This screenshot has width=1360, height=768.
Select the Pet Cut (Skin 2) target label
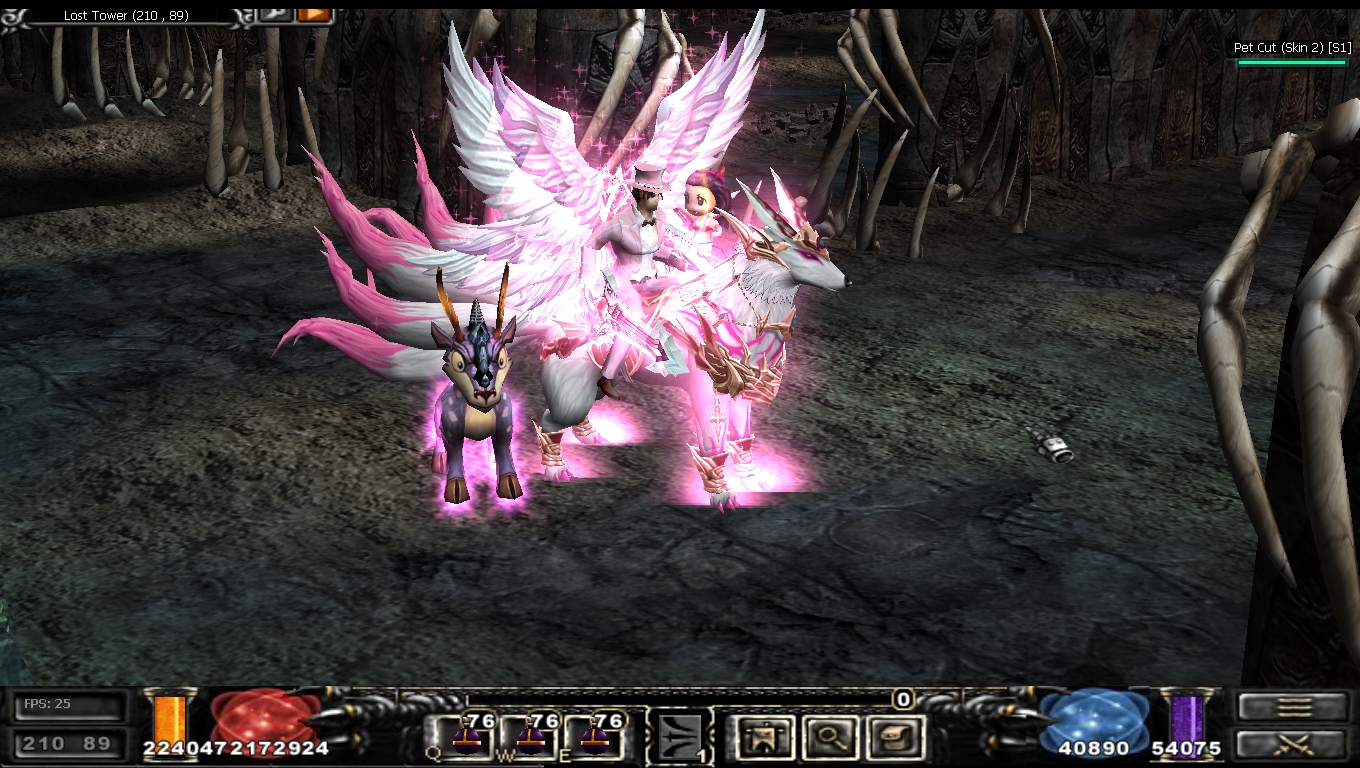click(1292, 48)
